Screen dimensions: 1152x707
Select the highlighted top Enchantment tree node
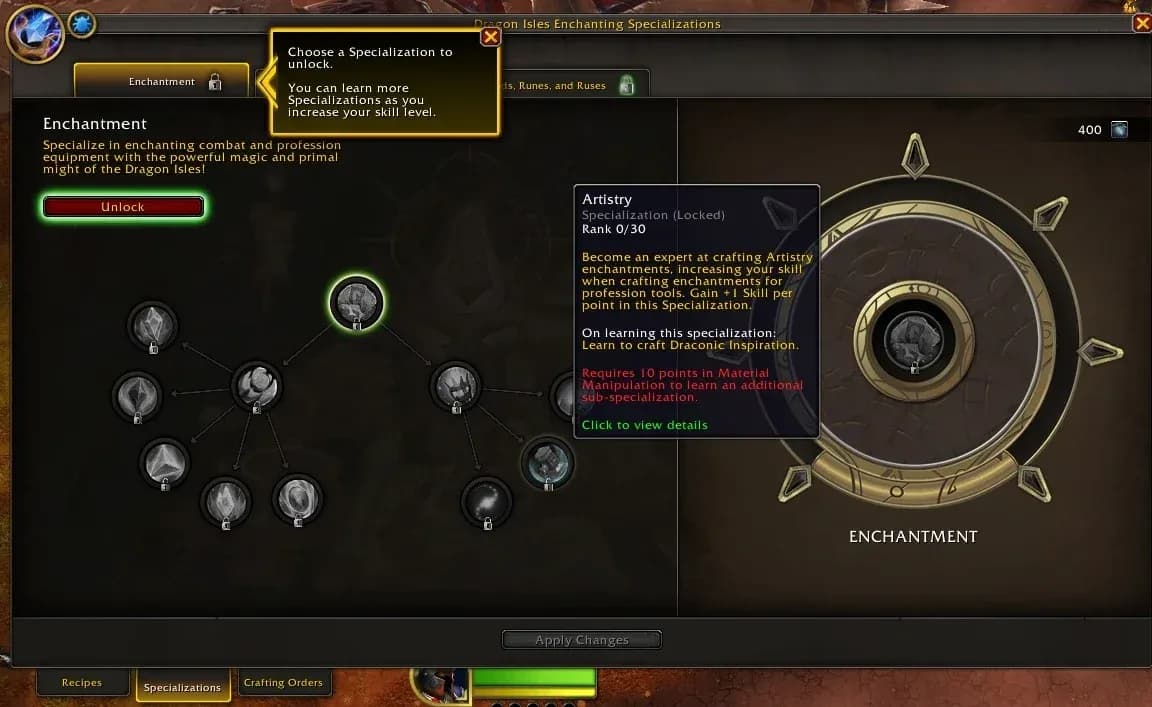[356, 302]
